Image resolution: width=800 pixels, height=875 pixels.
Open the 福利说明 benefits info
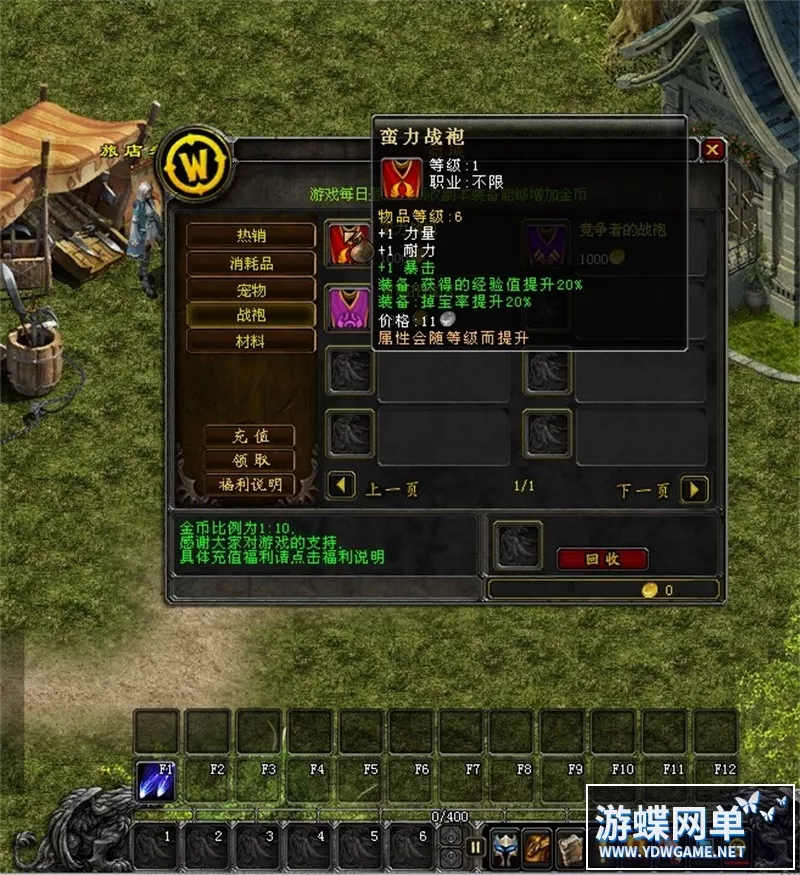(250, 484)
